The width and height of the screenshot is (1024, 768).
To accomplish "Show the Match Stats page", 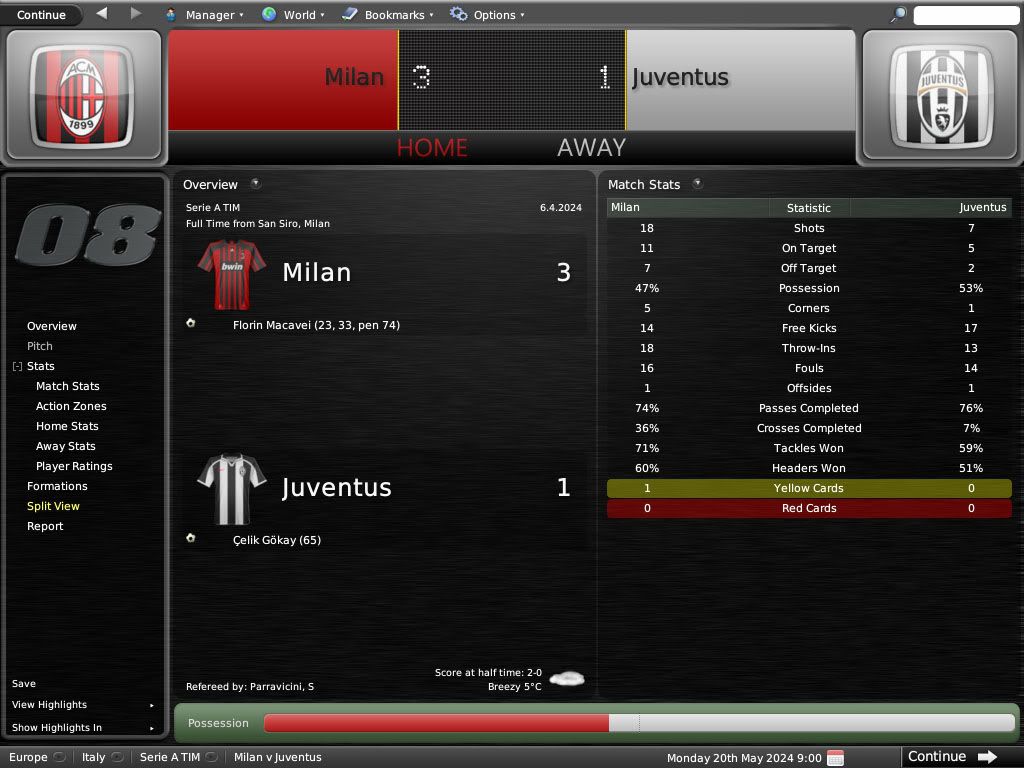I will [x=68, y=386].
